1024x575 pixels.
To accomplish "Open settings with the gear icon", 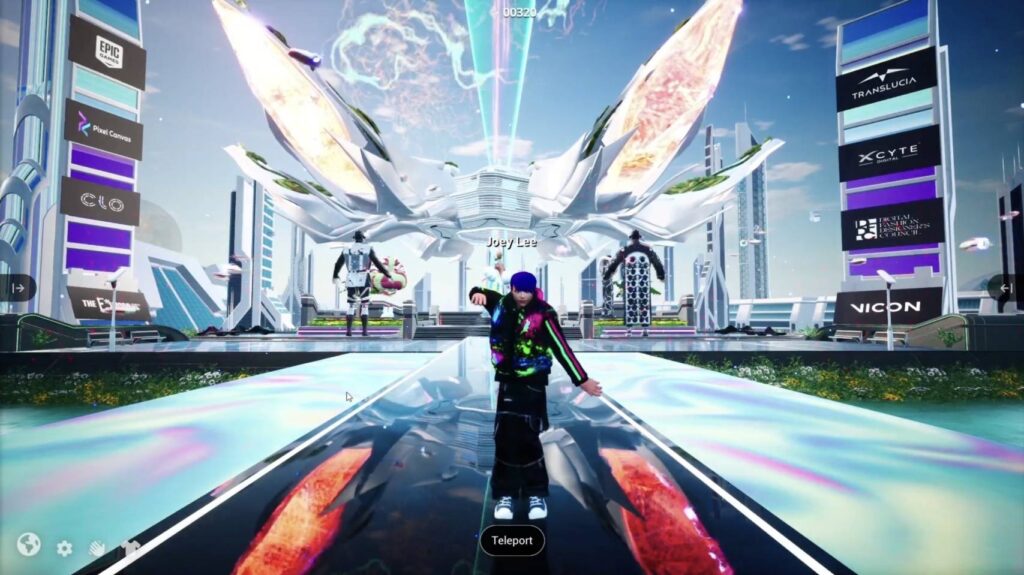I will (64, 548).
